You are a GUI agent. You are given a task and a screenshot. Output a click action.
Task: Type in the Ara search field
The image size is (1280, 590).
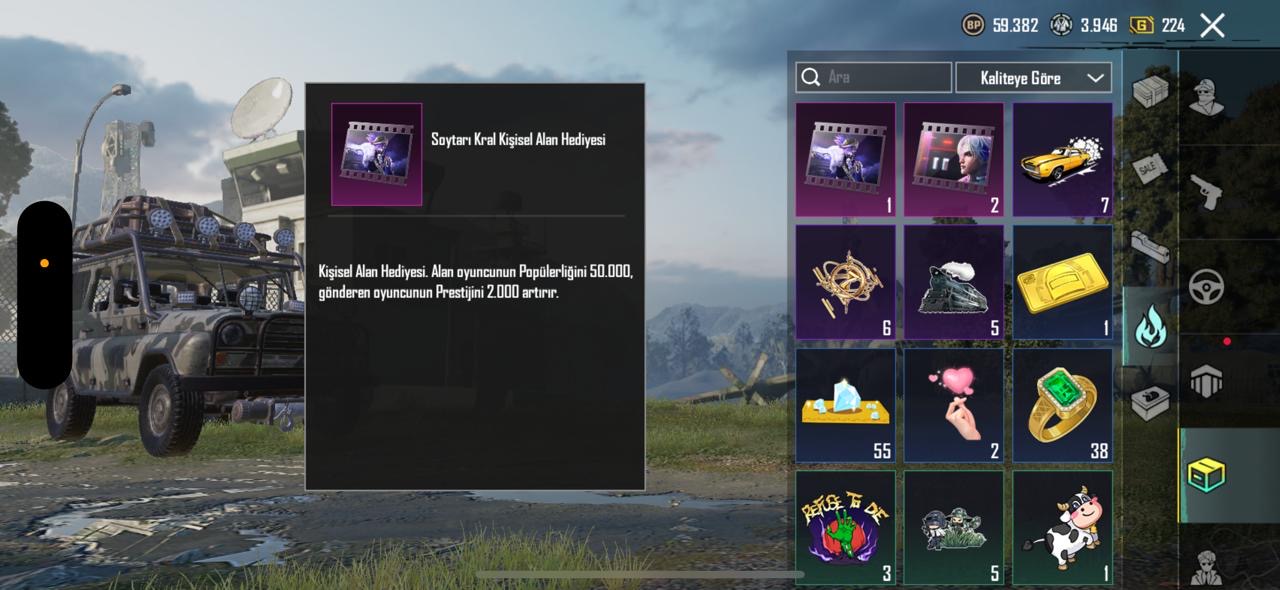click(885, 77)
